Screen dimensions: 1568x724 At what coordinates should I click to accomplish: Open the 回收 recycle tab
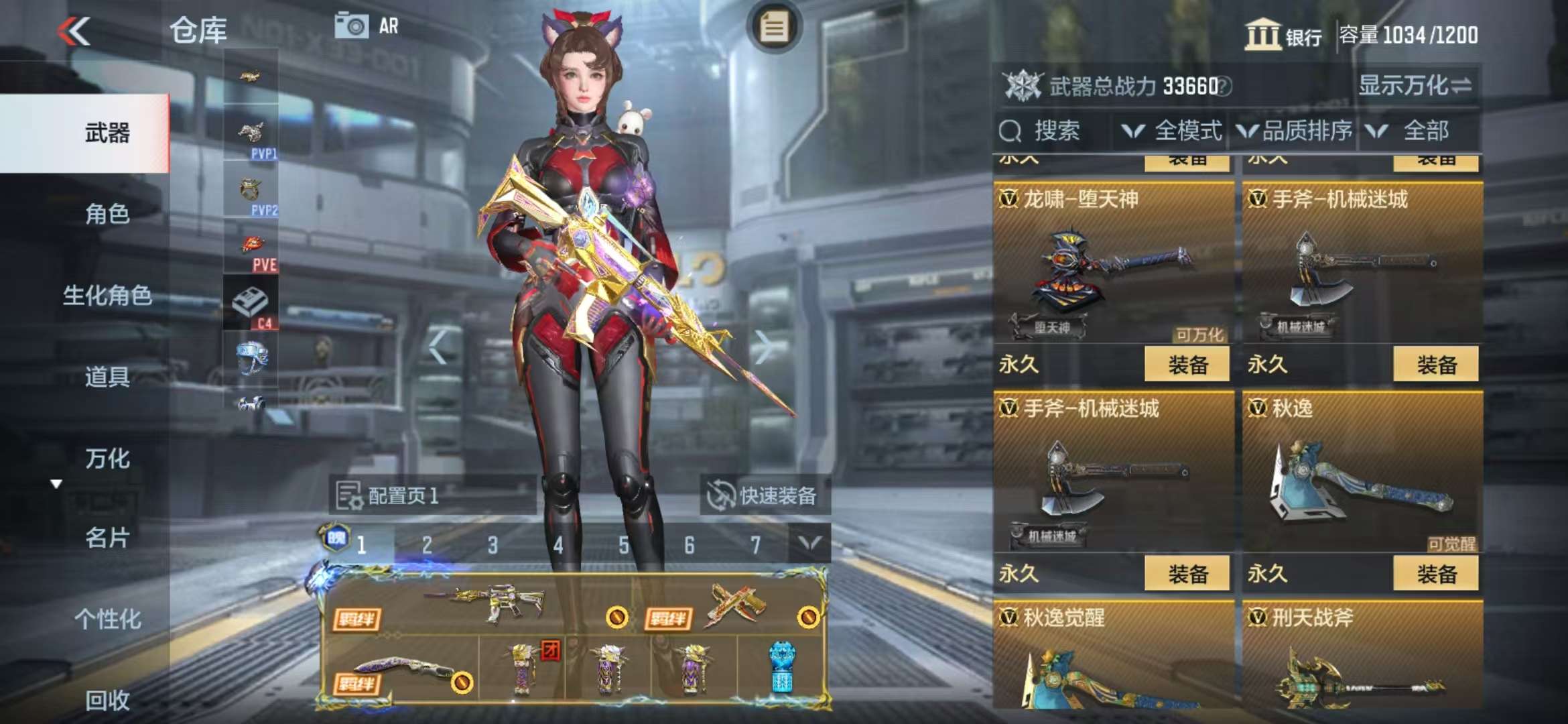point(107,700)
